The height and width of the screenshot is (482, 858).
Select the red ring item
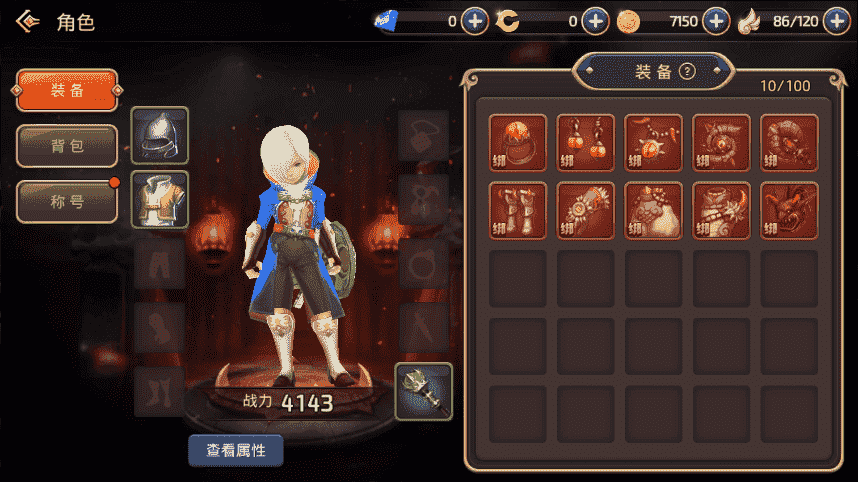[x=518, y=143]
